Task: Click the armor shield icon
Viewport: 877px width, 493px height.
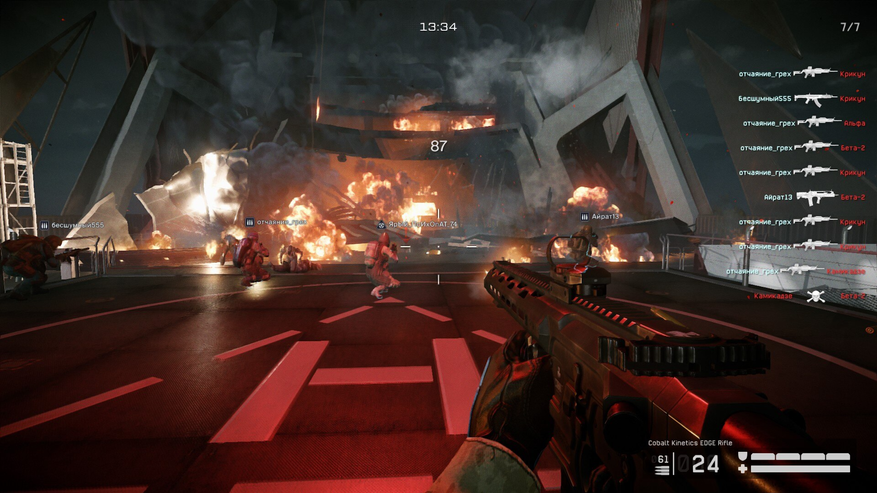Action: [x=742, y=457]
